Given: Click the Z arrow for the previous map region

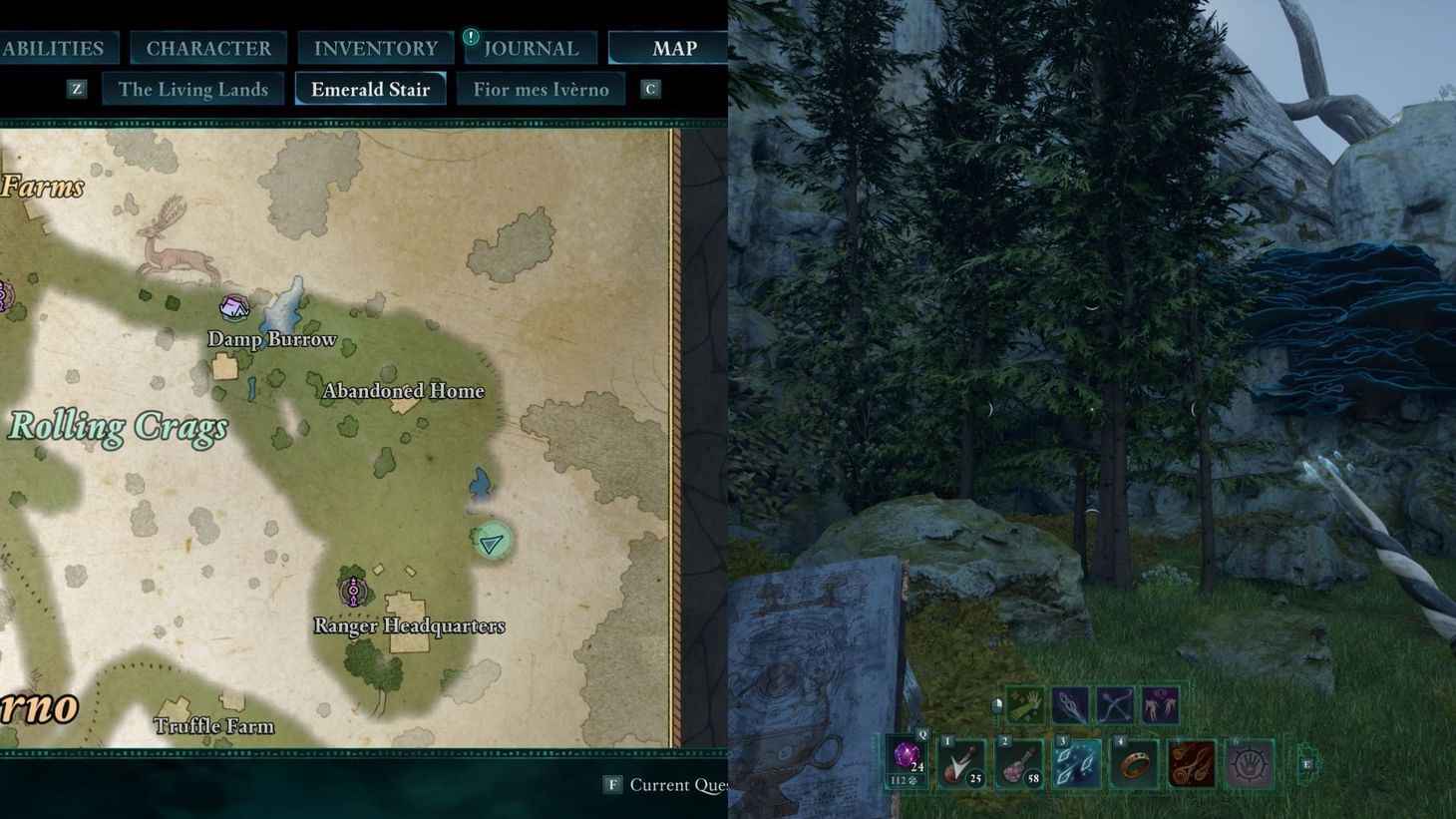Looking at the screenshot, I should (x=77, y=89).
